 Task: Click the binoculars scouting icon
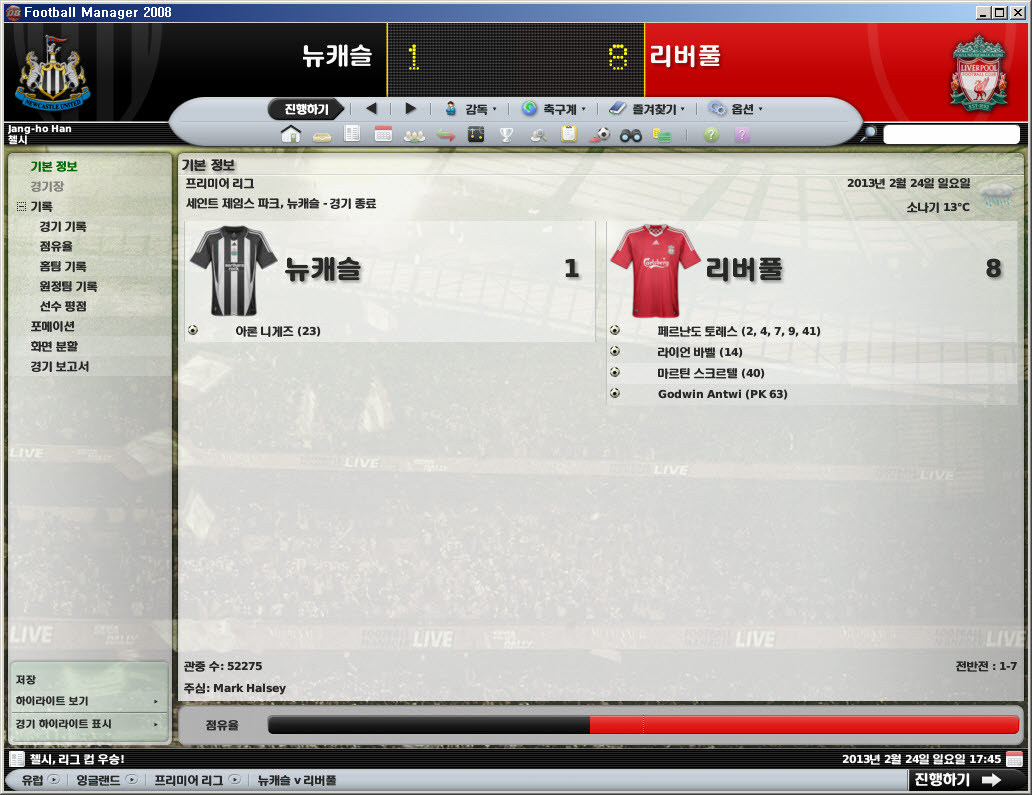click(630, 134)
